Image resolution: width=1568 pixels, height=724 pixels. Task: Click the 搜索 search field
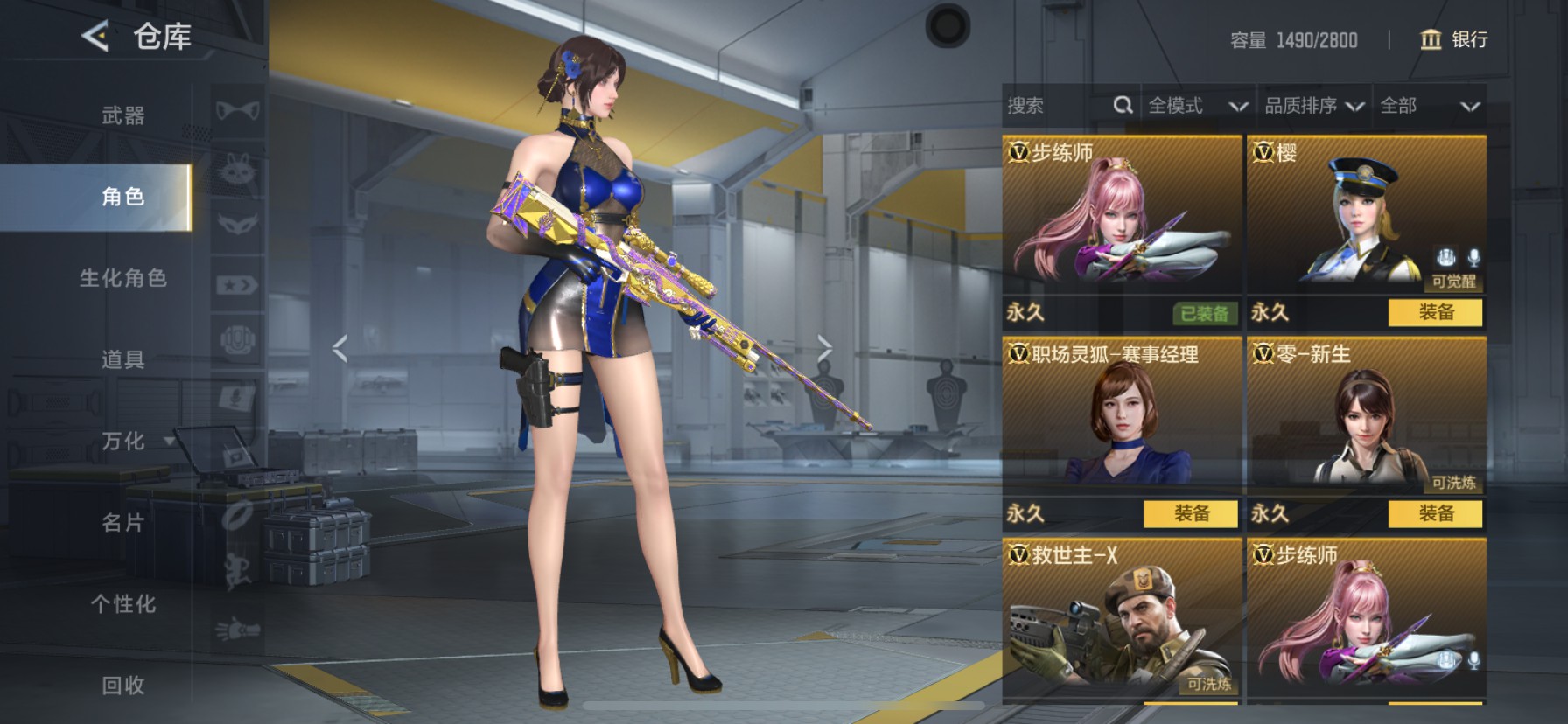pyautogui.click(x=1059, y=106)
